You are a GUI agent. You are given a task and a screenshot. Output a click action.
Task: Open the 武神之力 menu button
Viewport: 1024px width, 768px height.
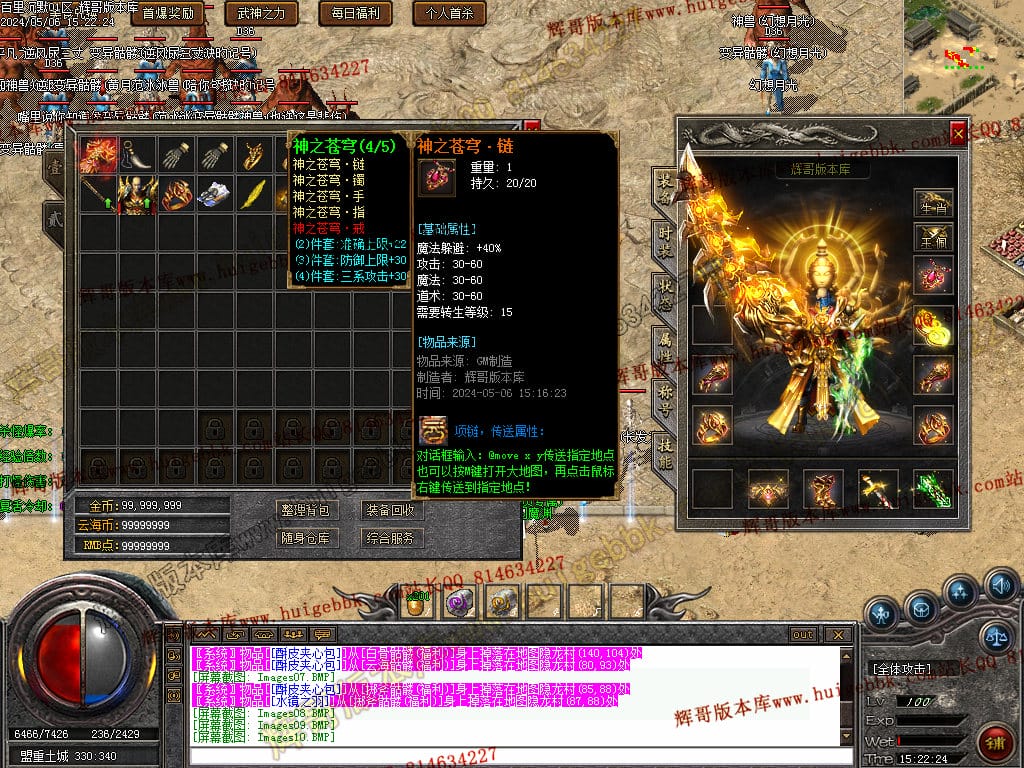click(x=261, y=13)
